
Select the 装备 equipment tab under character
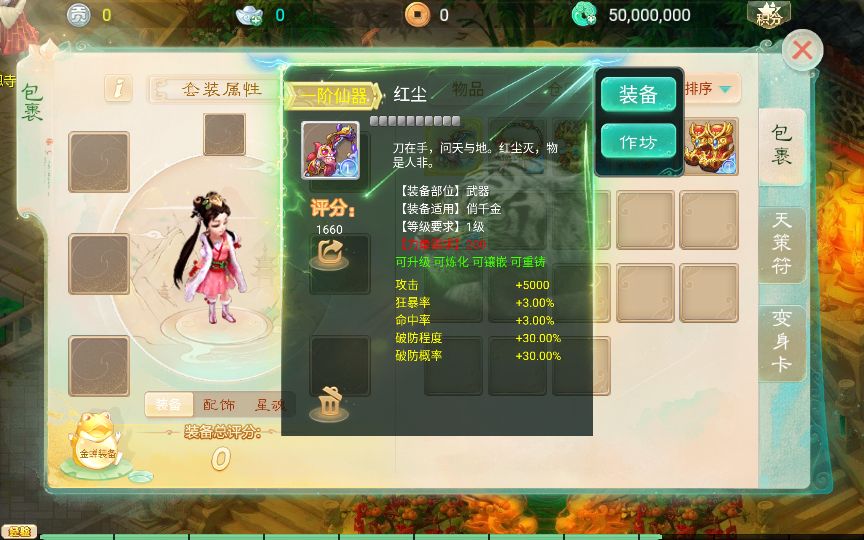point(168,405)
